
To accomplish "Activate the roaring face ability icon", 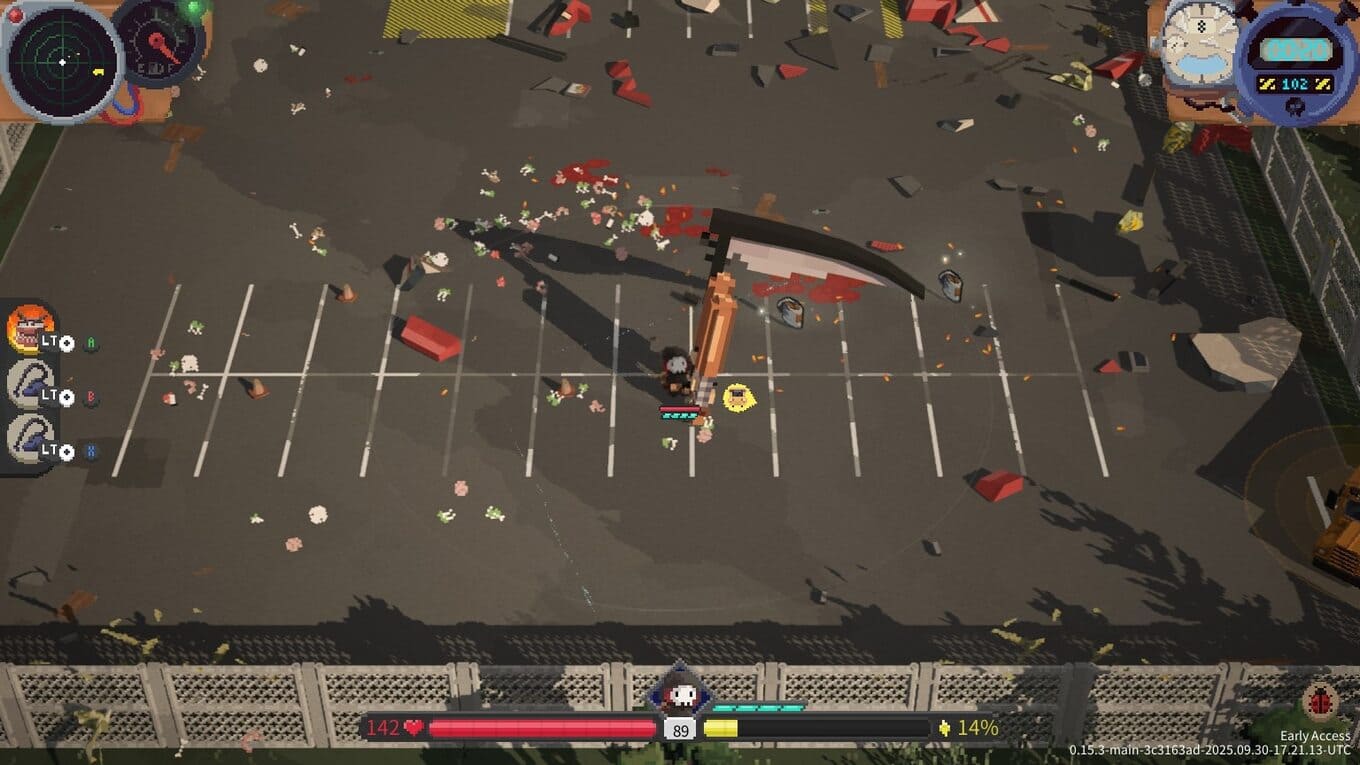I will click(x=30, y=327).
